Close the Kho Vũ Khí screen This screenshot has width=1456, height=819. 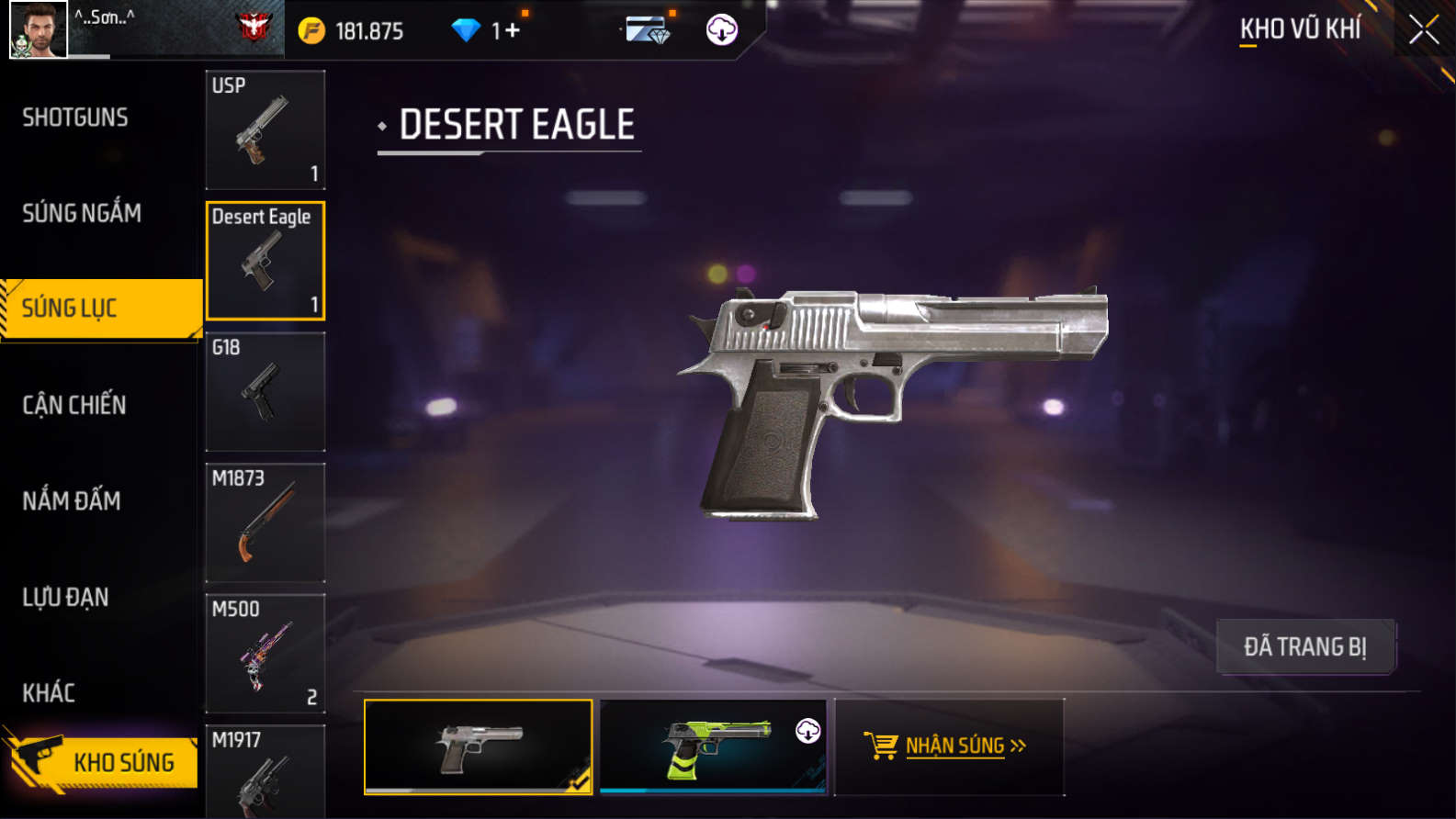(1423, 30)
